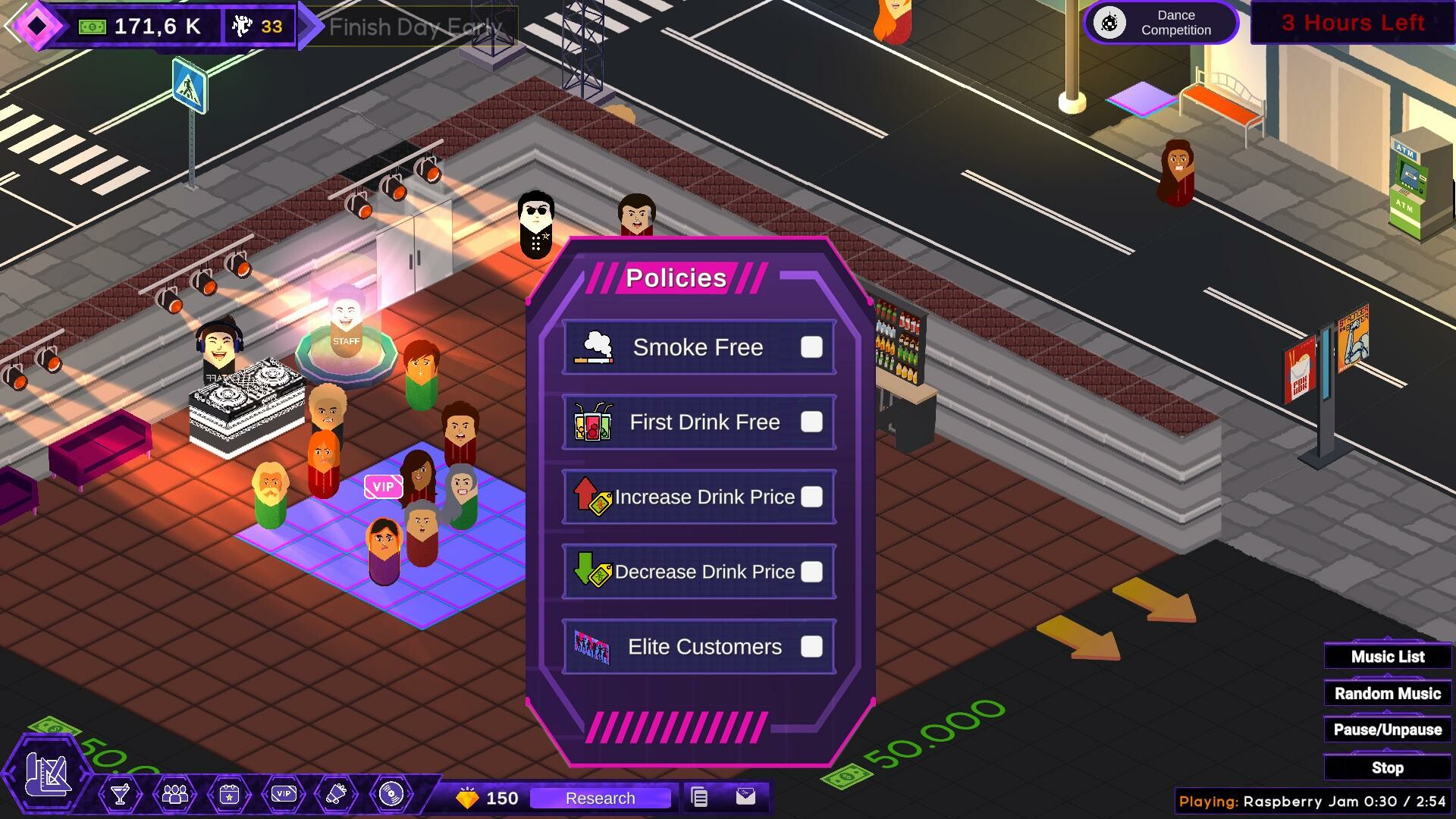
Task: Open the customers panel people icon
Action: pos(174,795)
